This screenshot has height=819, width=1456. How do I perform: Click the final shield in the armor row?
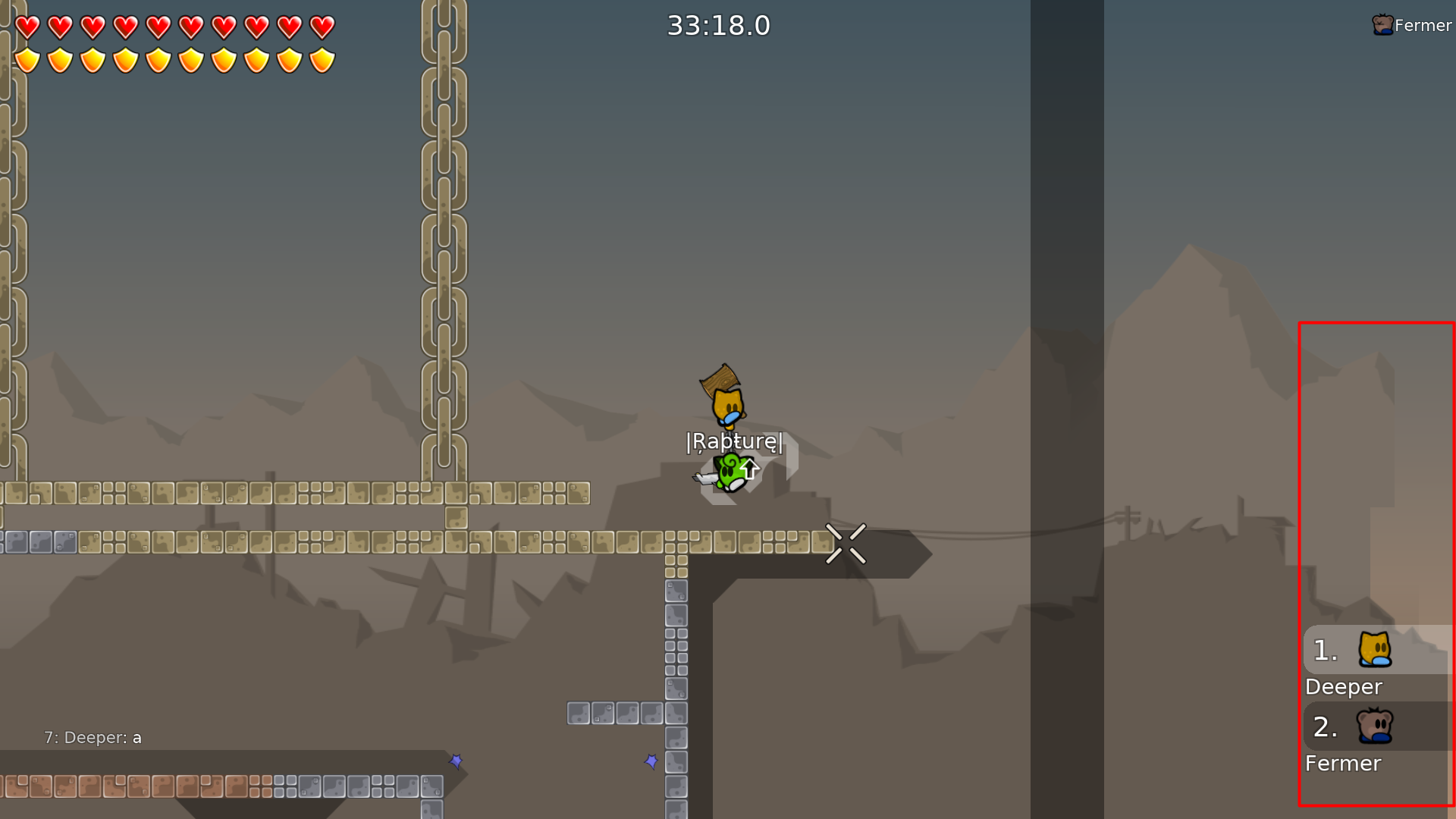pos(322,58)
